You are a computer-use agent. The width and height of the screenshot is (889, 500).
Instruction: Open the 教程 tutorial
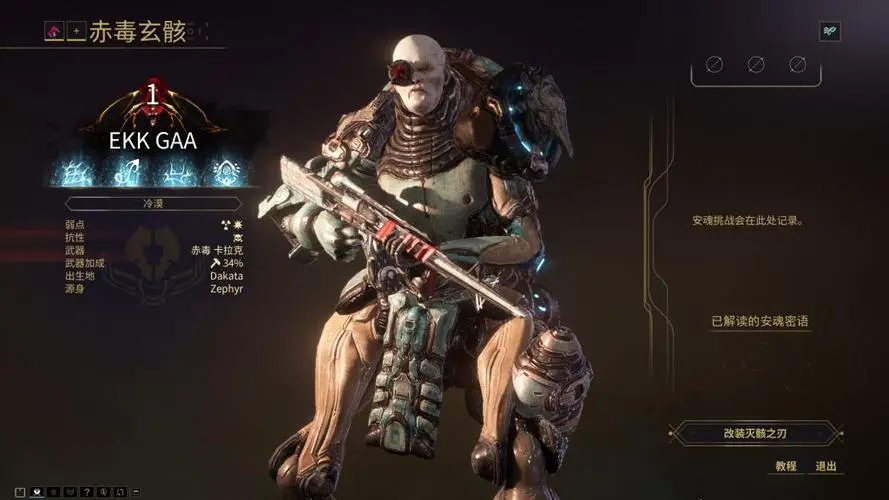786,466
